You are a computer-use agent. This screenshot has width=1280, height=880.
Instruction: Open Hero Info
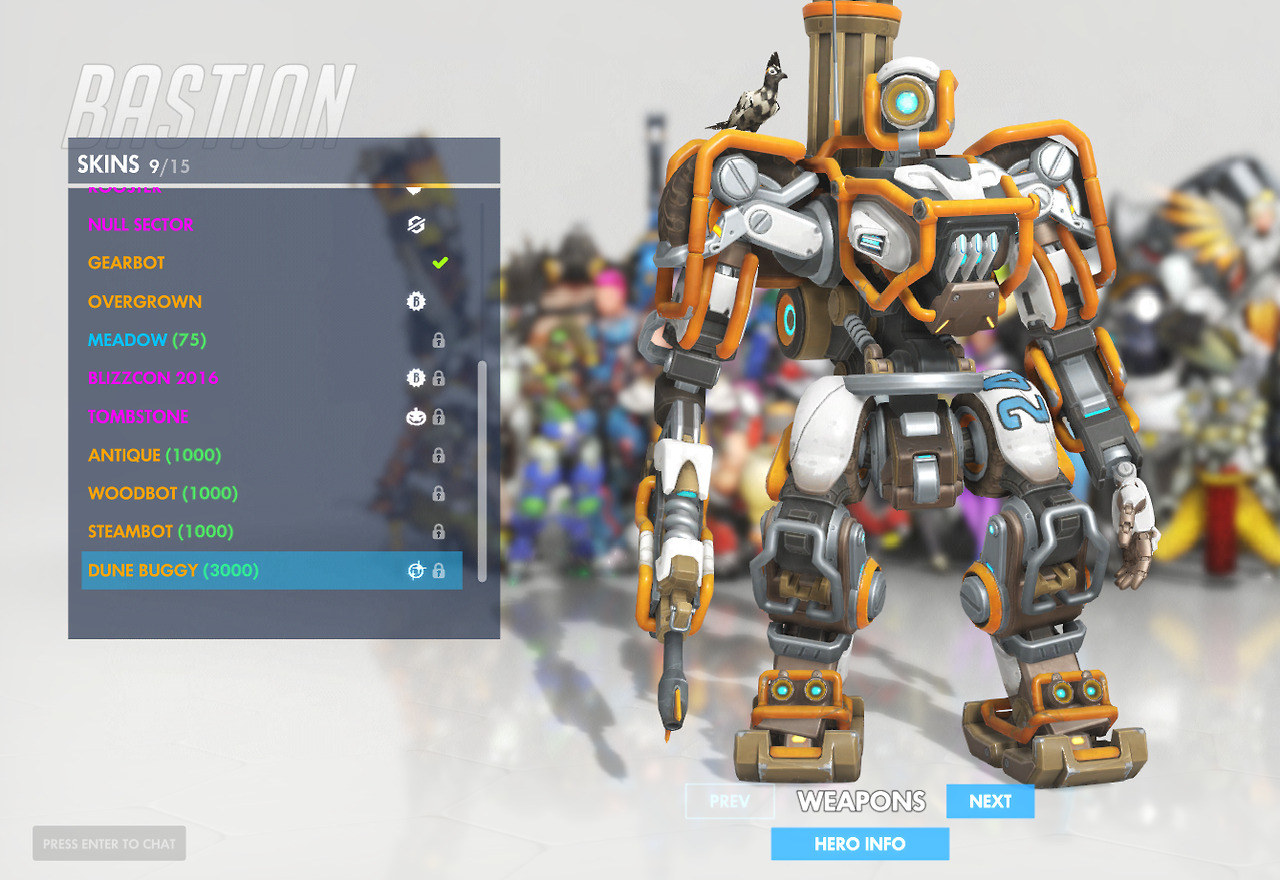860,844
